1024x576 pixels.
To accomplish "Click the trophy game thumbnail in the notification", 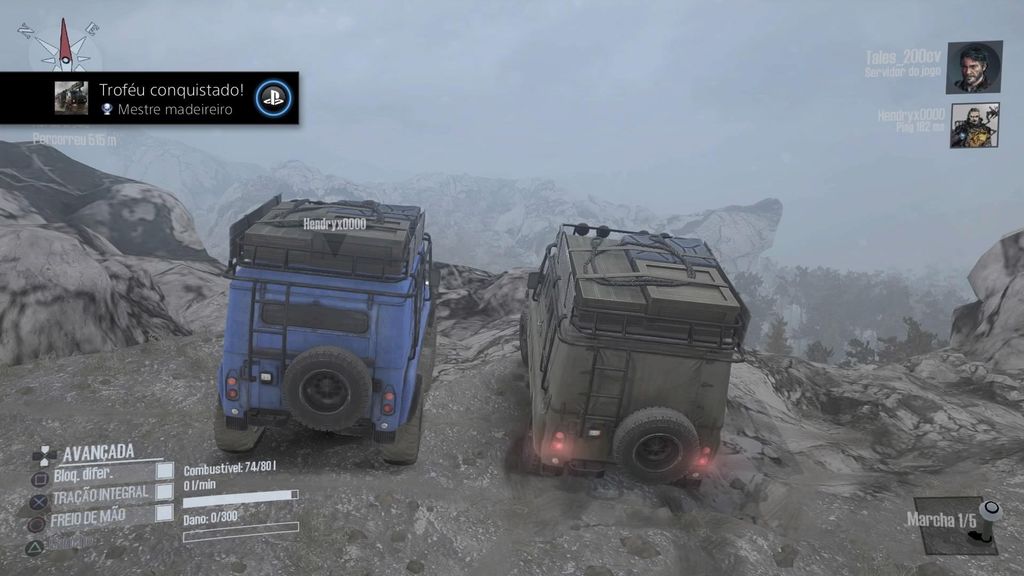I will pyautogui.click(x=71, y=98).
